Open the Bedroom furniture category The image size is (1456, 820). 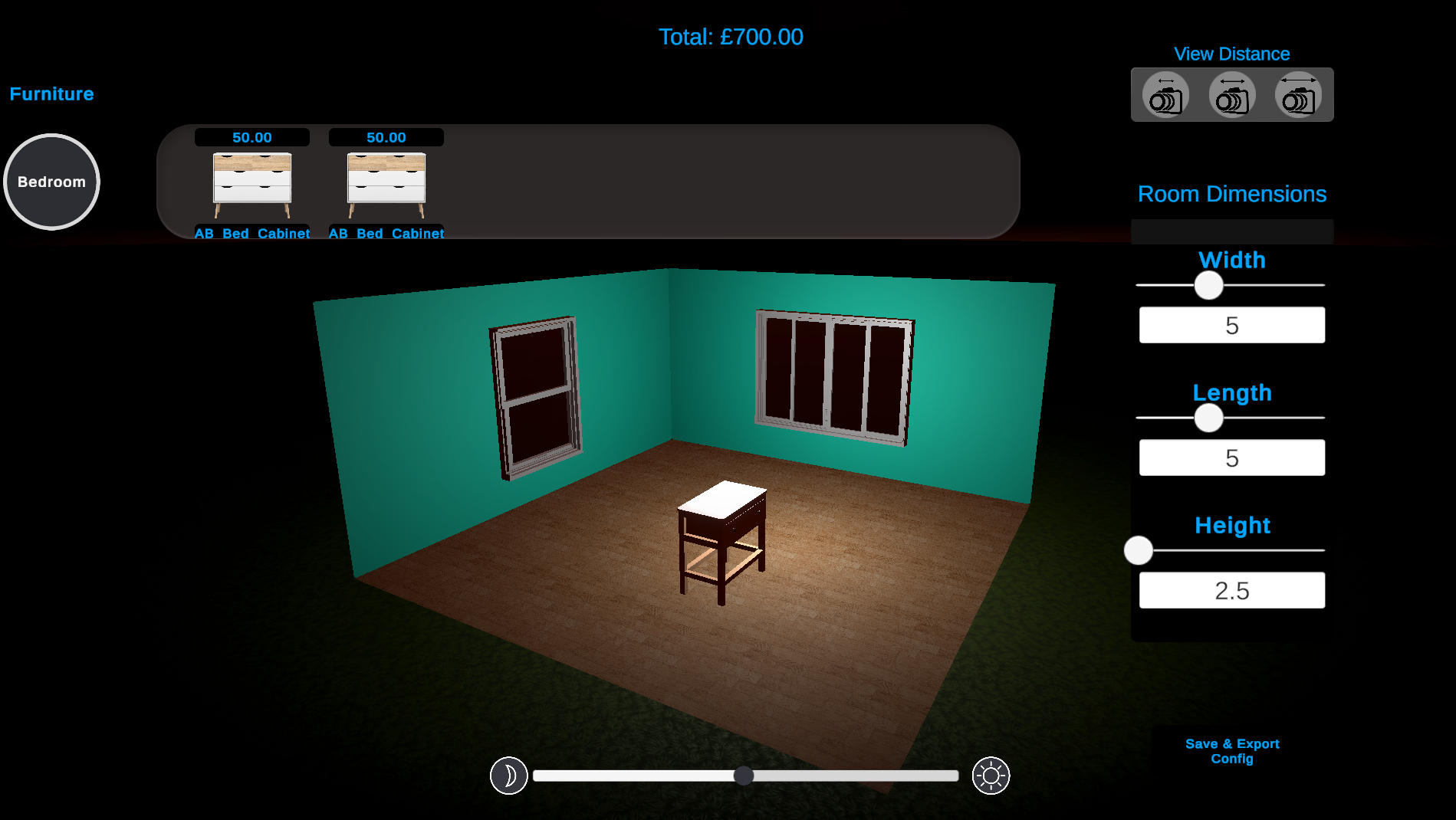tap(51, 182)
